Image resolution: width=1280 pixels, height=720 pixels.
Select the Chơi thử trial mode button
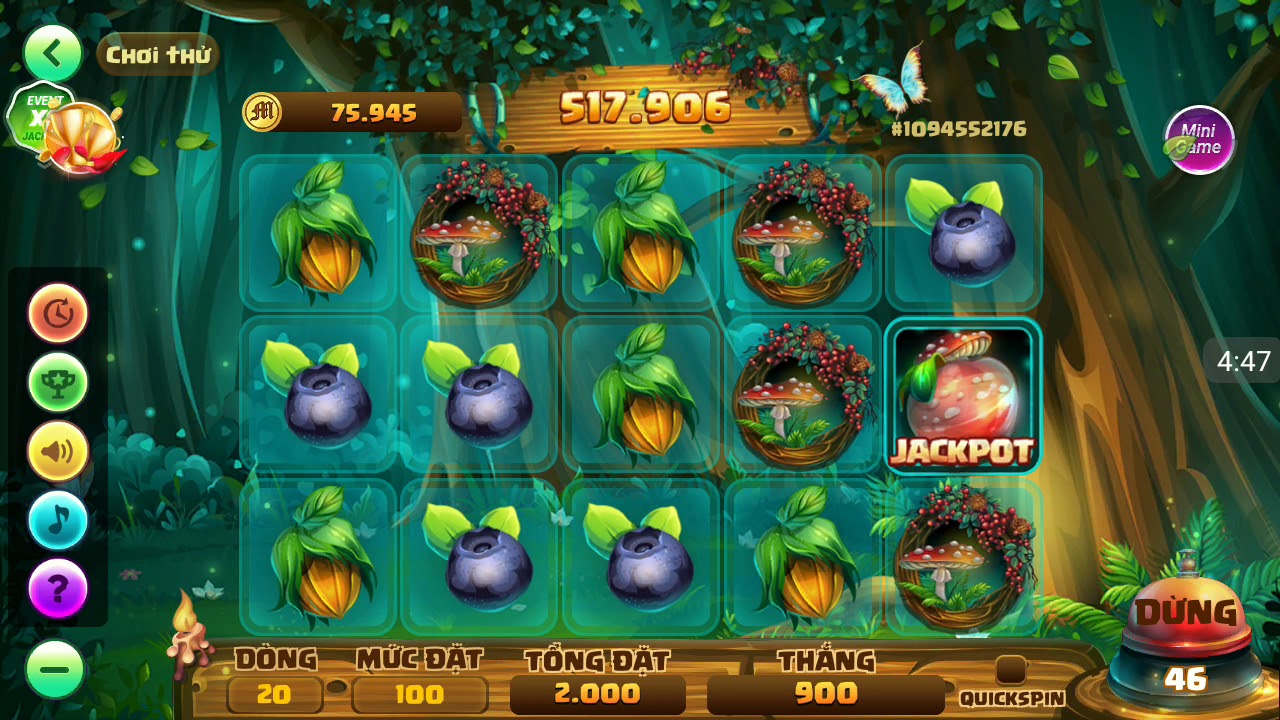click(x=158, y=55)
